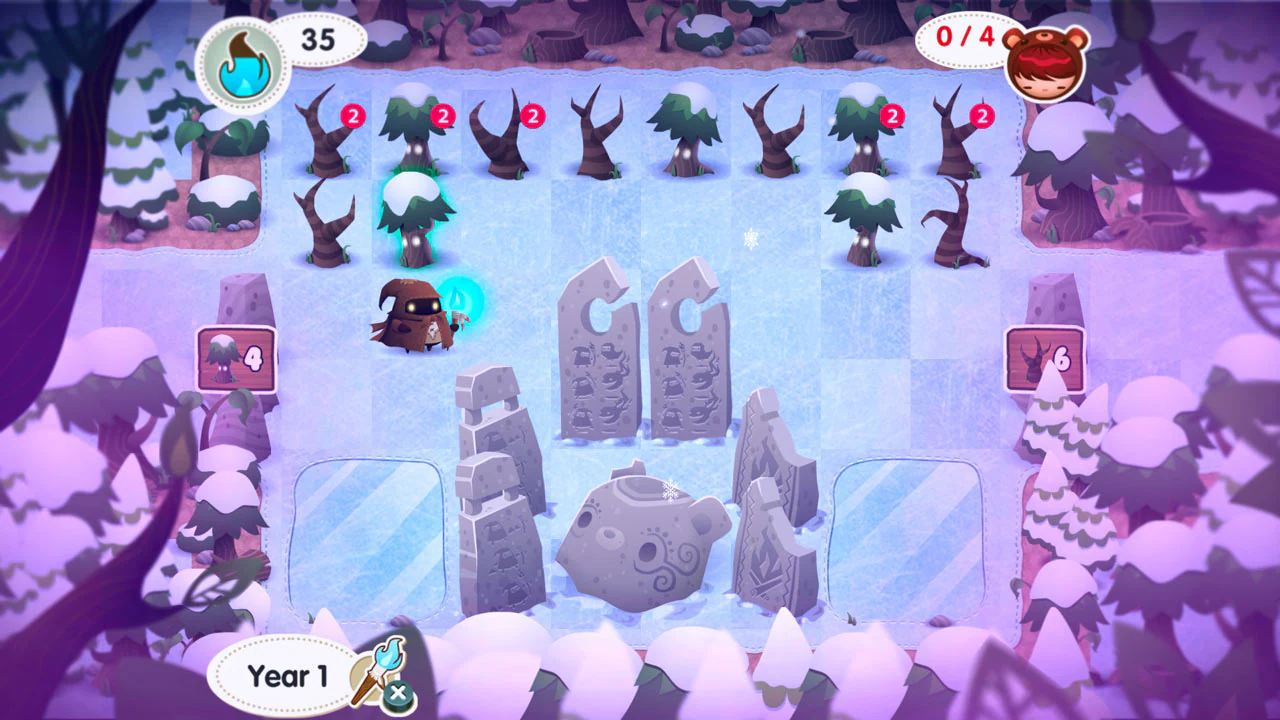Screen dimensions: 1280x720
Task: Toggle the 2 badge above the glowing tree
Action: (x=441, y=116)
